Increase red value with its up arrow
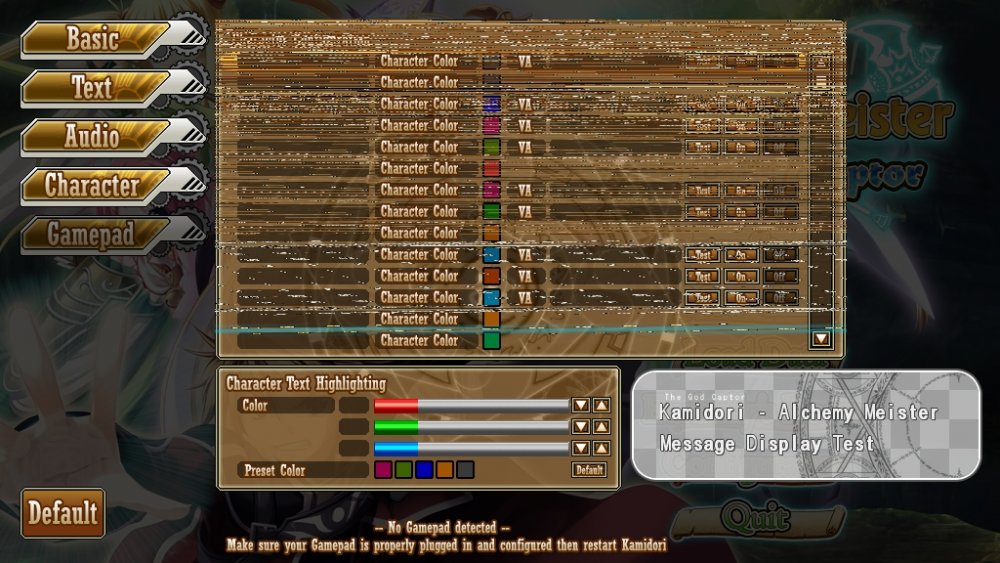Viewport: 1000px width, 563px height. pyautogui.click(x=601, y=405)
